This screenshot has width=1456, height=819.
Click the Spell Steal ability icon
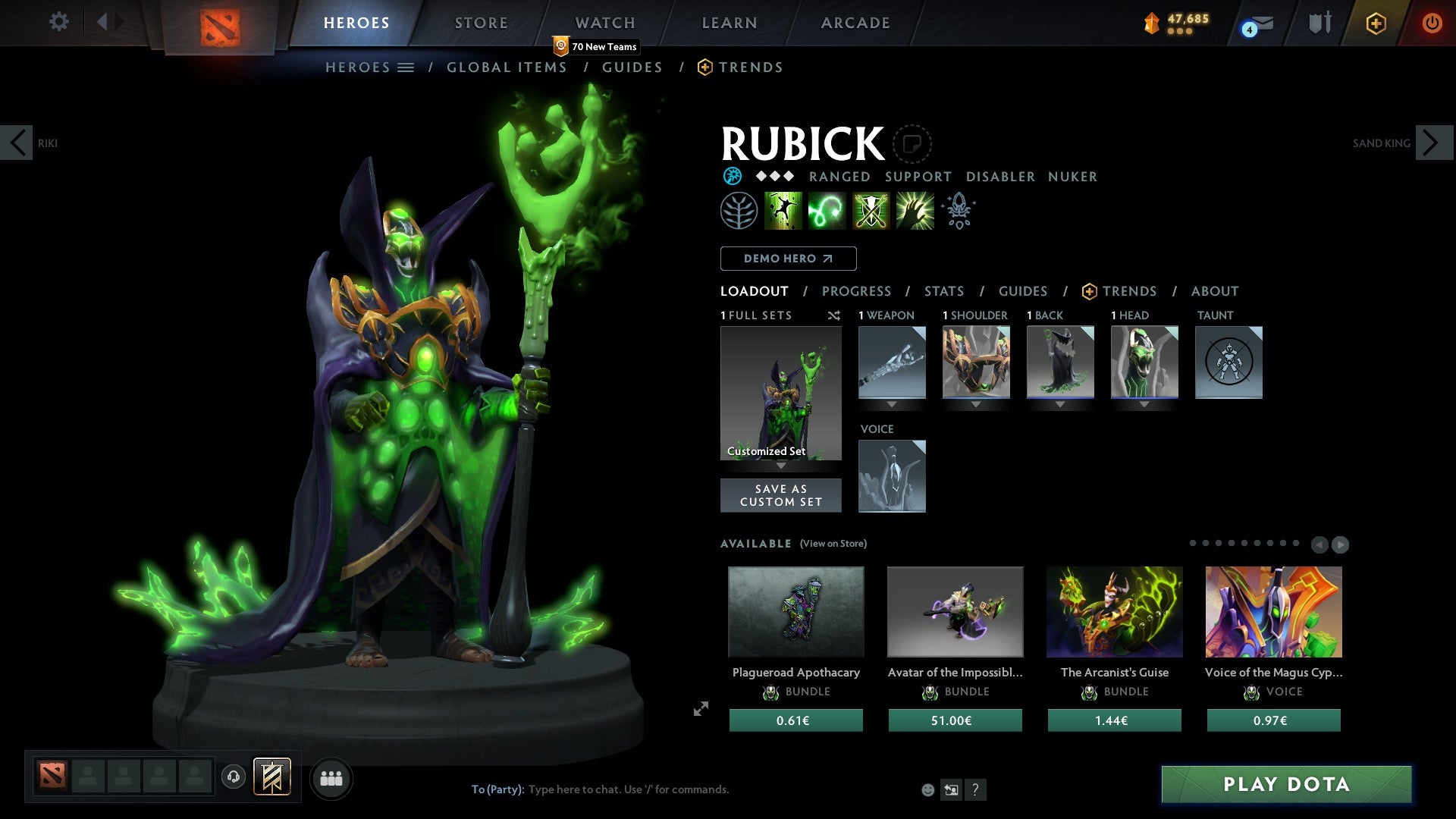915,211
